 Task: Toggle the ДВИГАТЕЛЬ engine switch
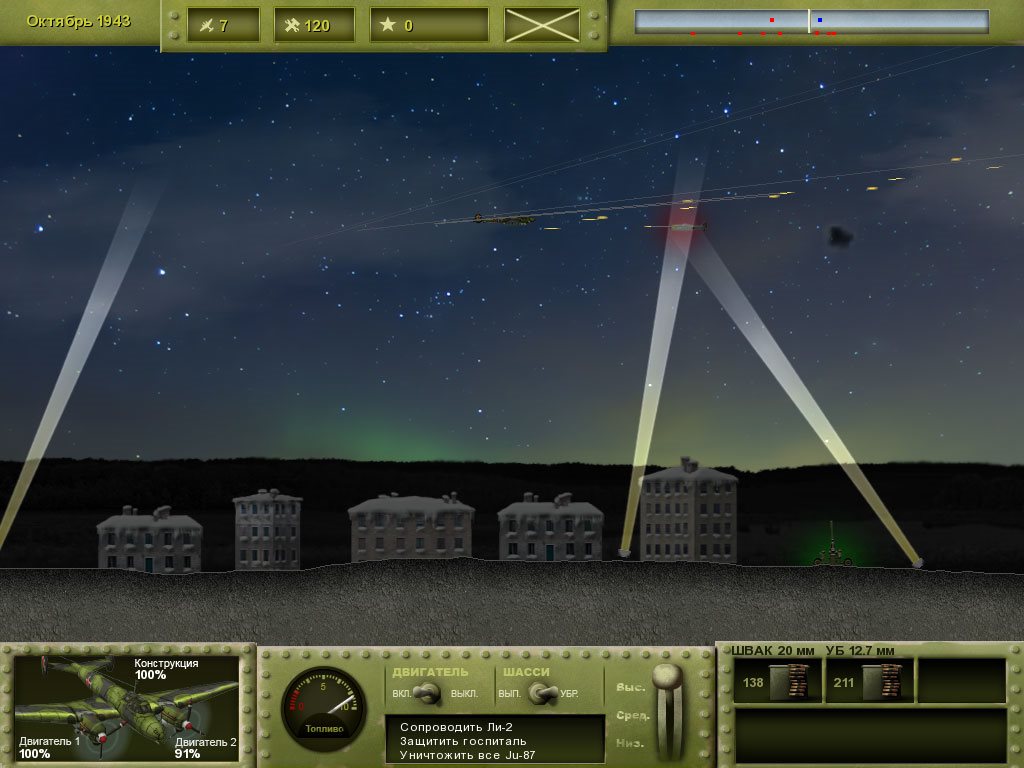[x=430, y=692]
